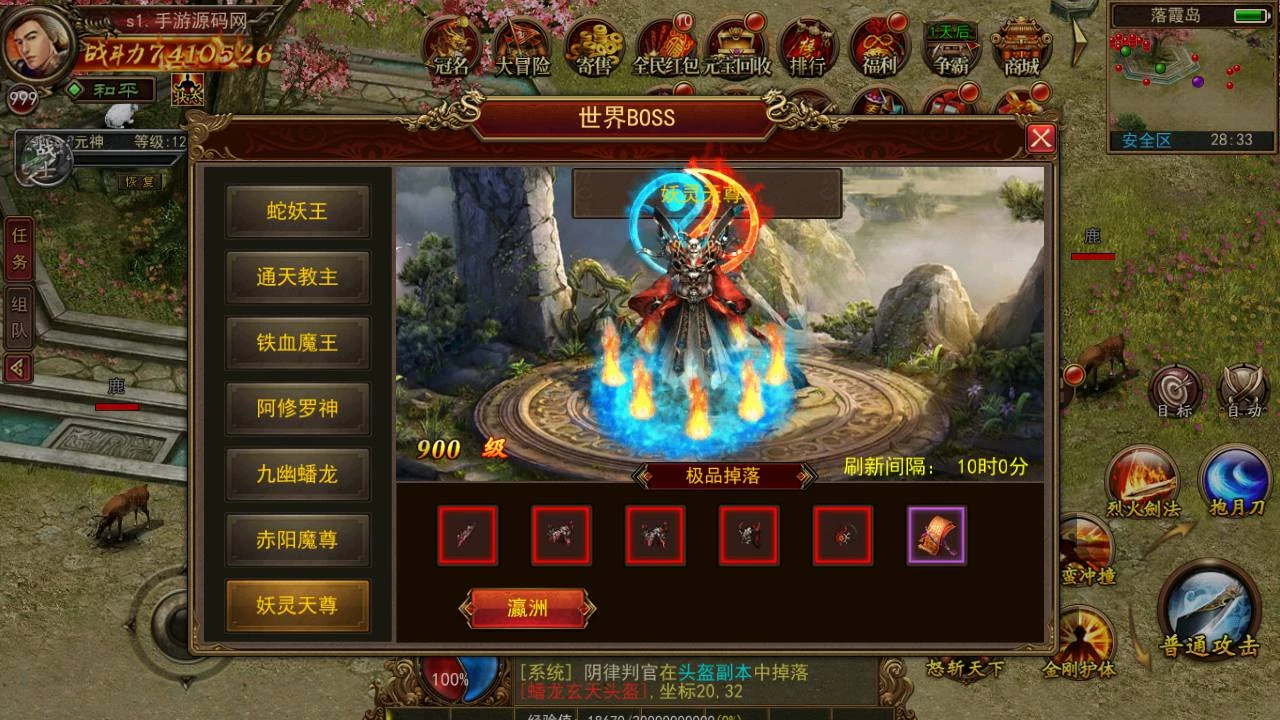Open the 落霞岛 minimap
The height and width of the screenshot is (720, 1280).
click(1191, 77)
